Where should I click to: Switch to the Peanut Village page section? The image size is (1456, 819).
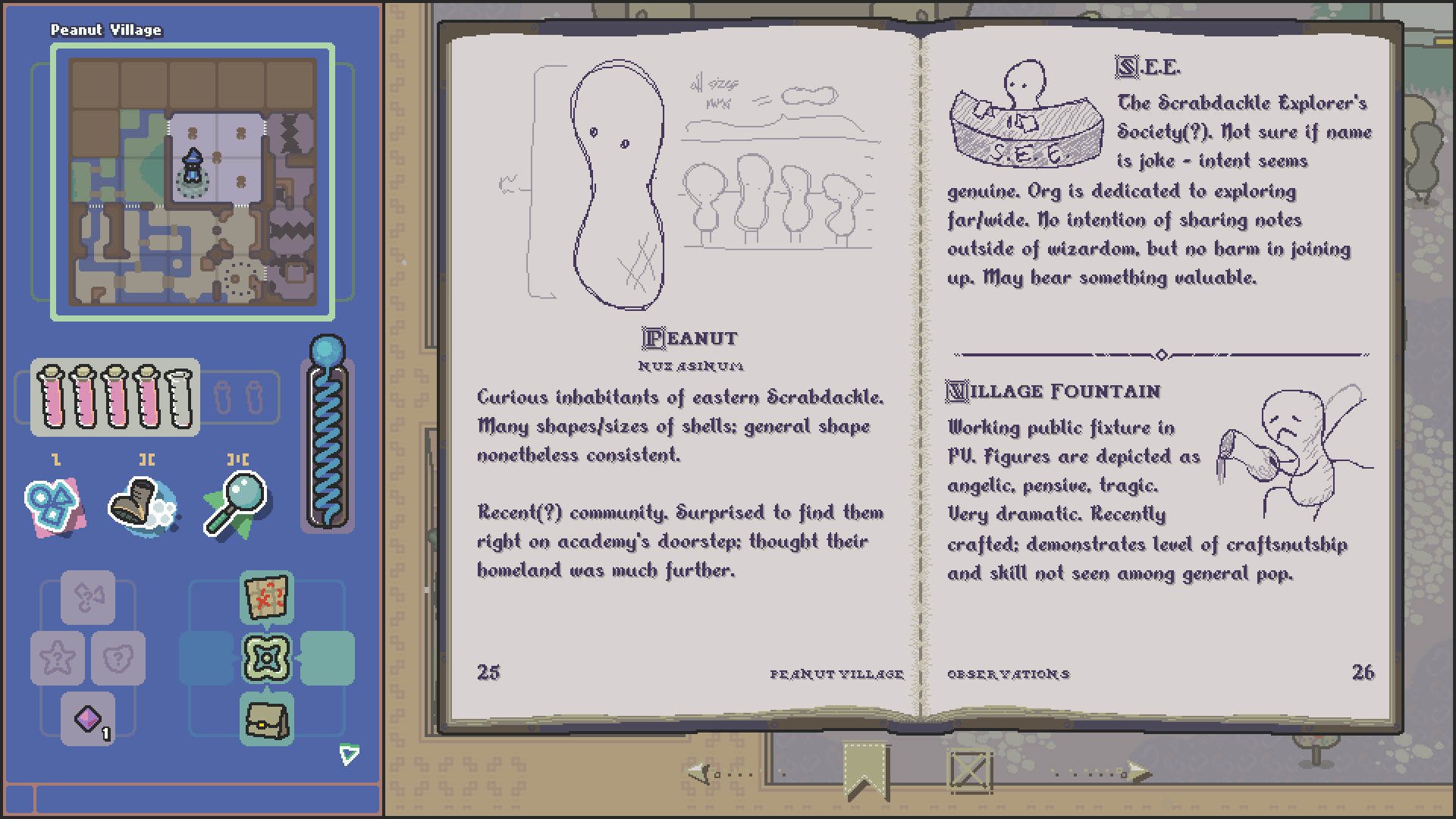836,673
